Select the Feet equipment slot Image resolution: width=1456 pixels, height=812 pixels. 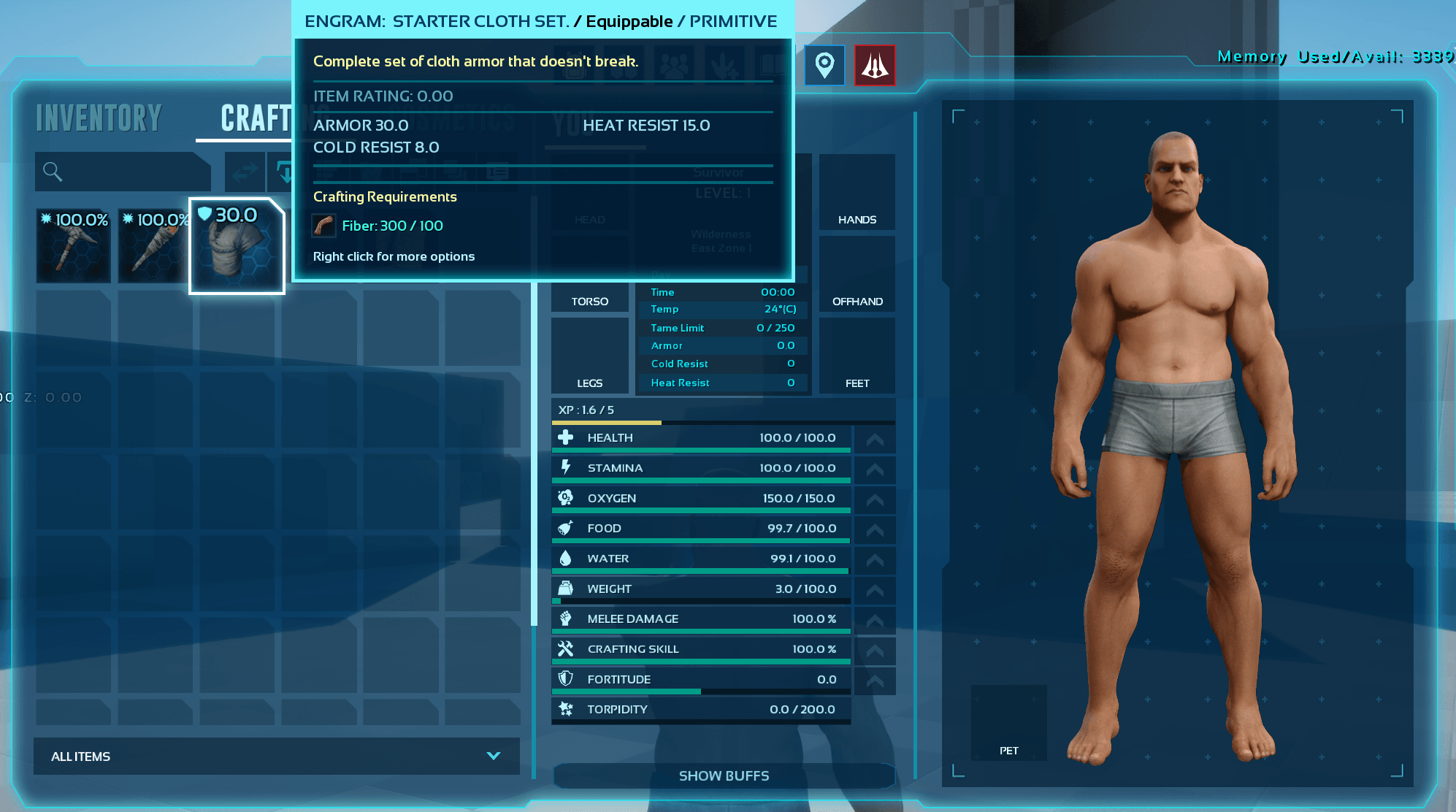click(x=857, y=356)
